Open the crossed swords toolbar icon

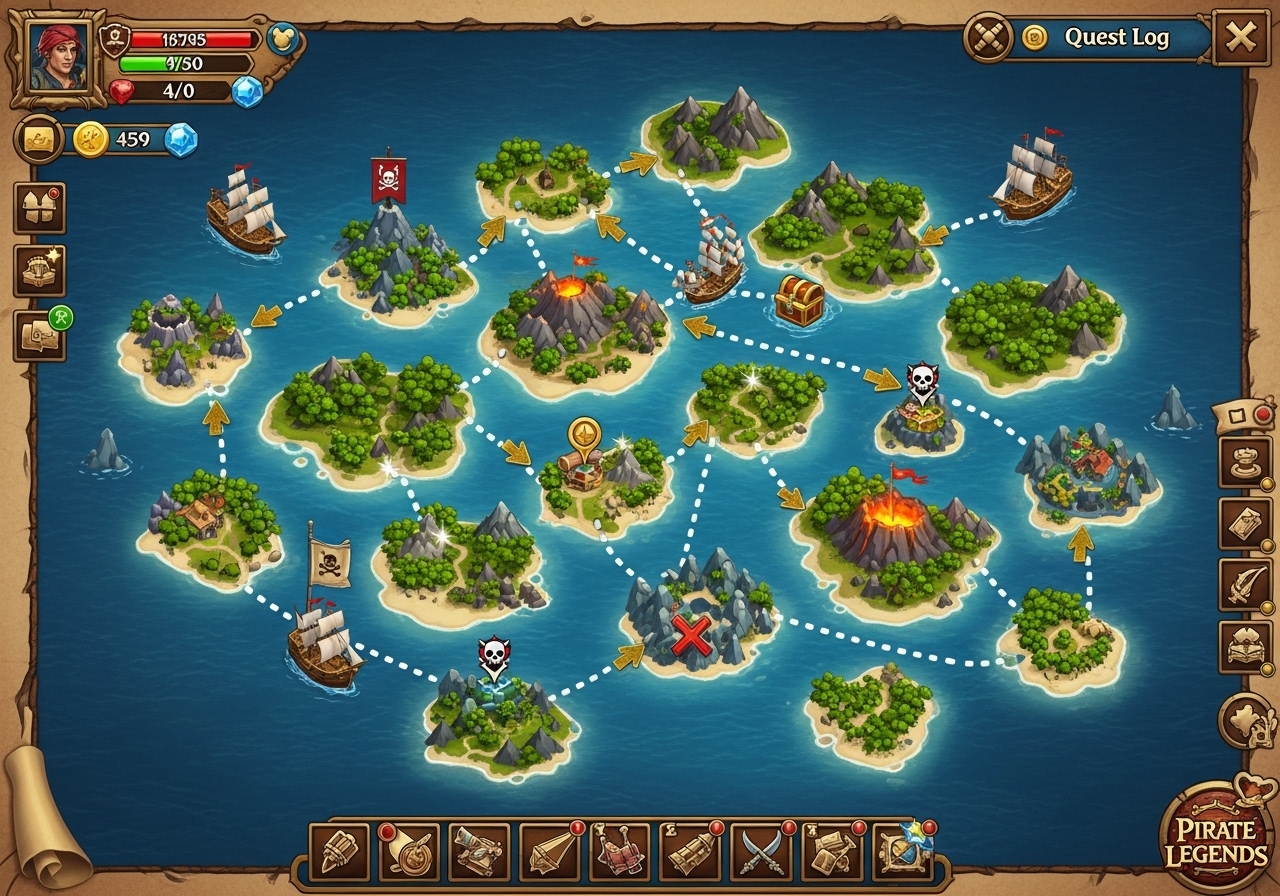click(x=761, y=852)
